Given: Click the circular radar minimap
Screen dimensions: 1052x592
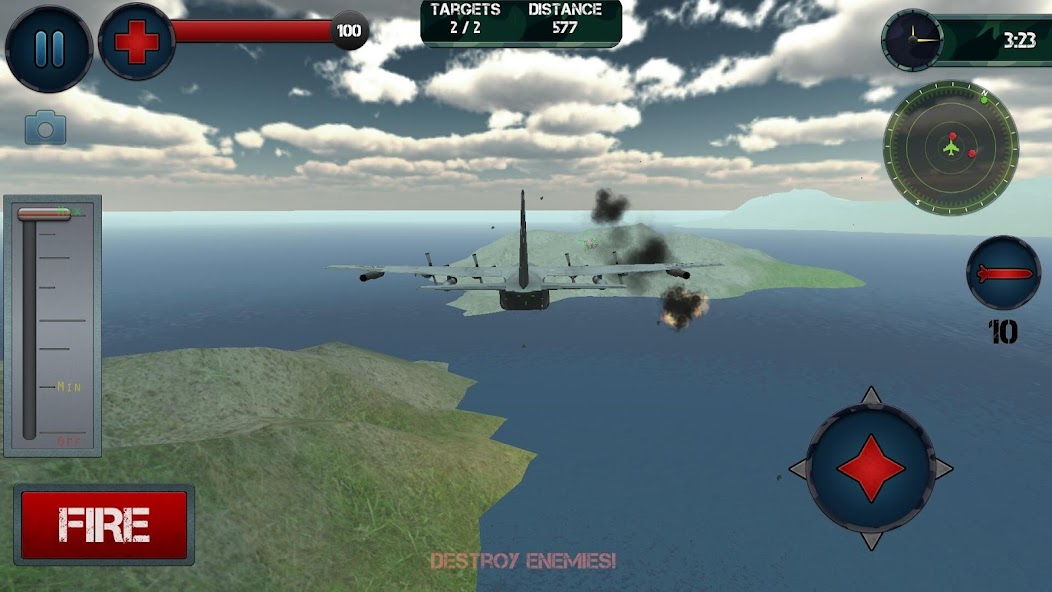Looking at the screenshot, I should click(950, 148).
